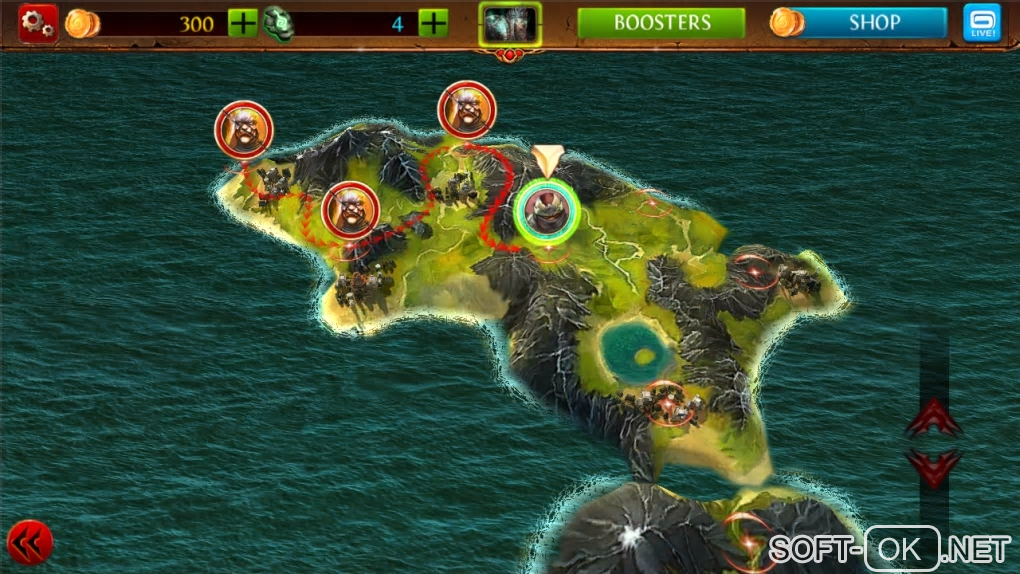1020x574 pixels.
Task: Open Gameloft Live
Action: click(x=981, y=23)
